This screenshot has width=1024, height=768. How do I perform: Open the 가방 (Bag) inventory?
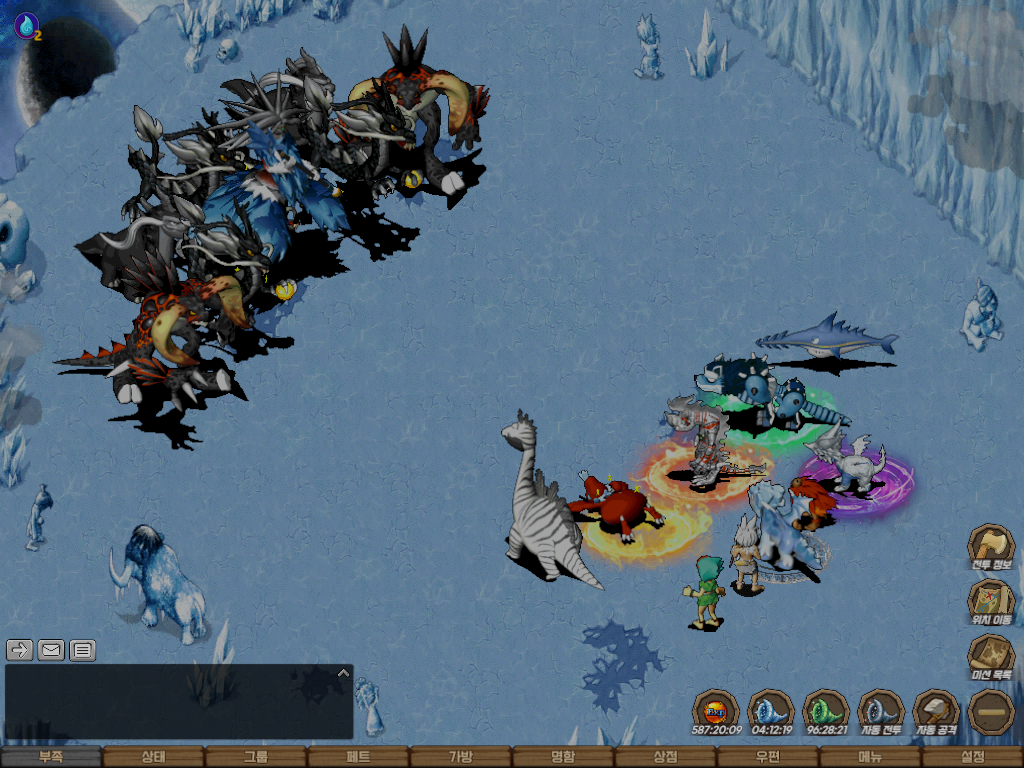coord(460,758)
